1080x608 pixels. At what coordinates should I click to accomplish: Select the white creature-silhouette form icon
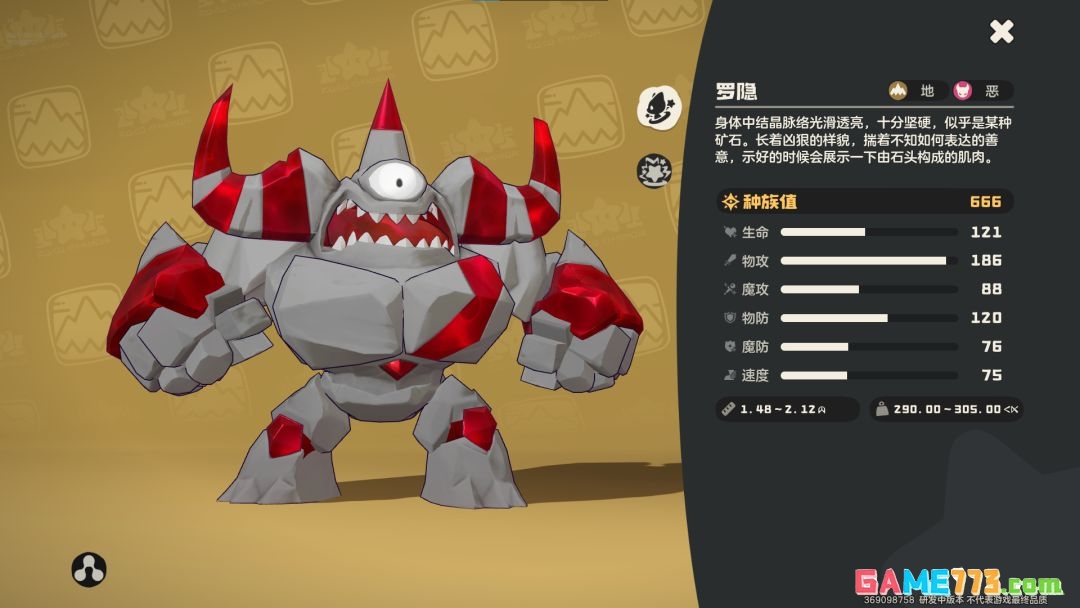658,107
